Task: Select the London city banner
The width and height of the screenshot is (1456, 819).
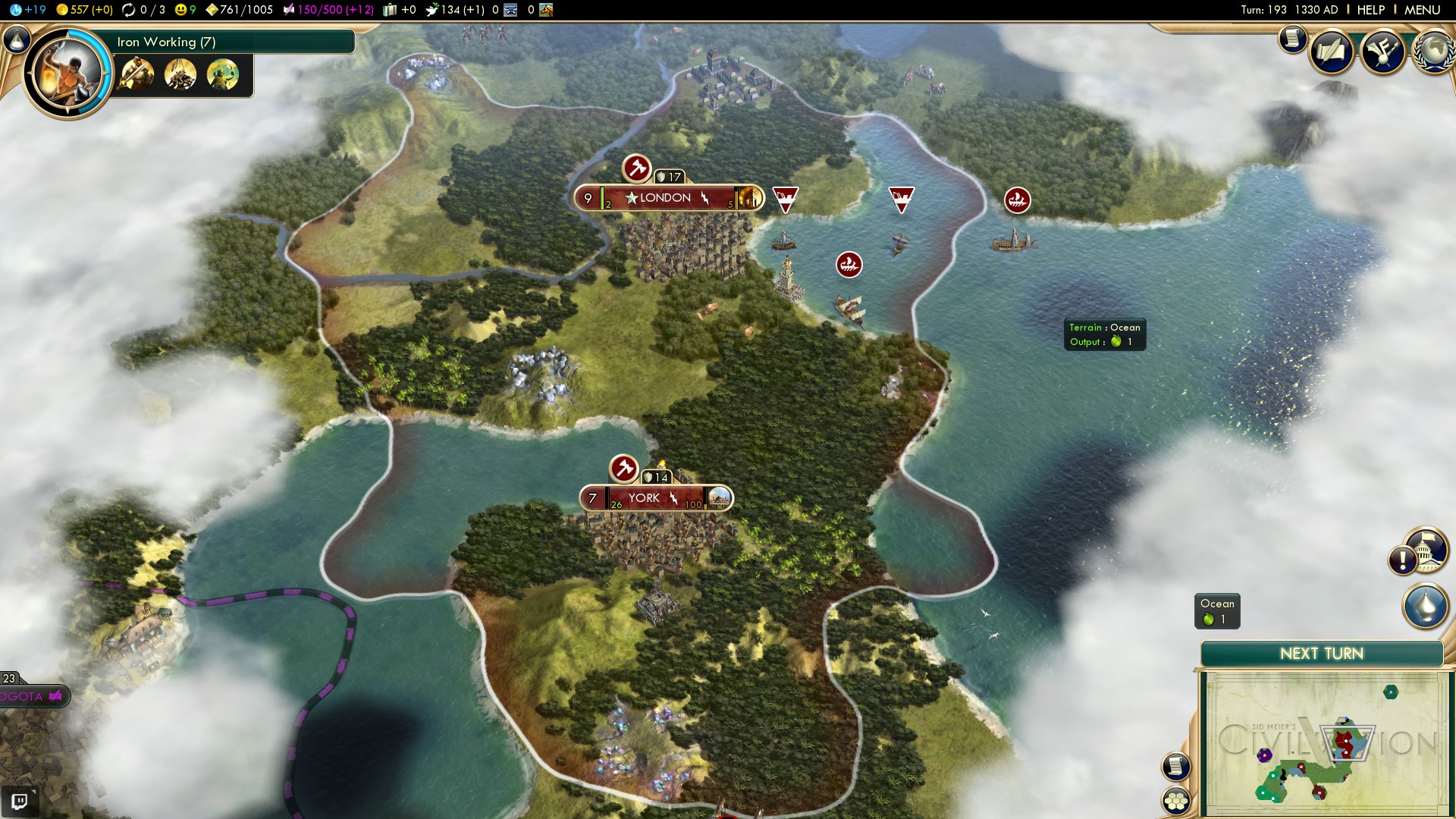Action: [x=665, y=198]
